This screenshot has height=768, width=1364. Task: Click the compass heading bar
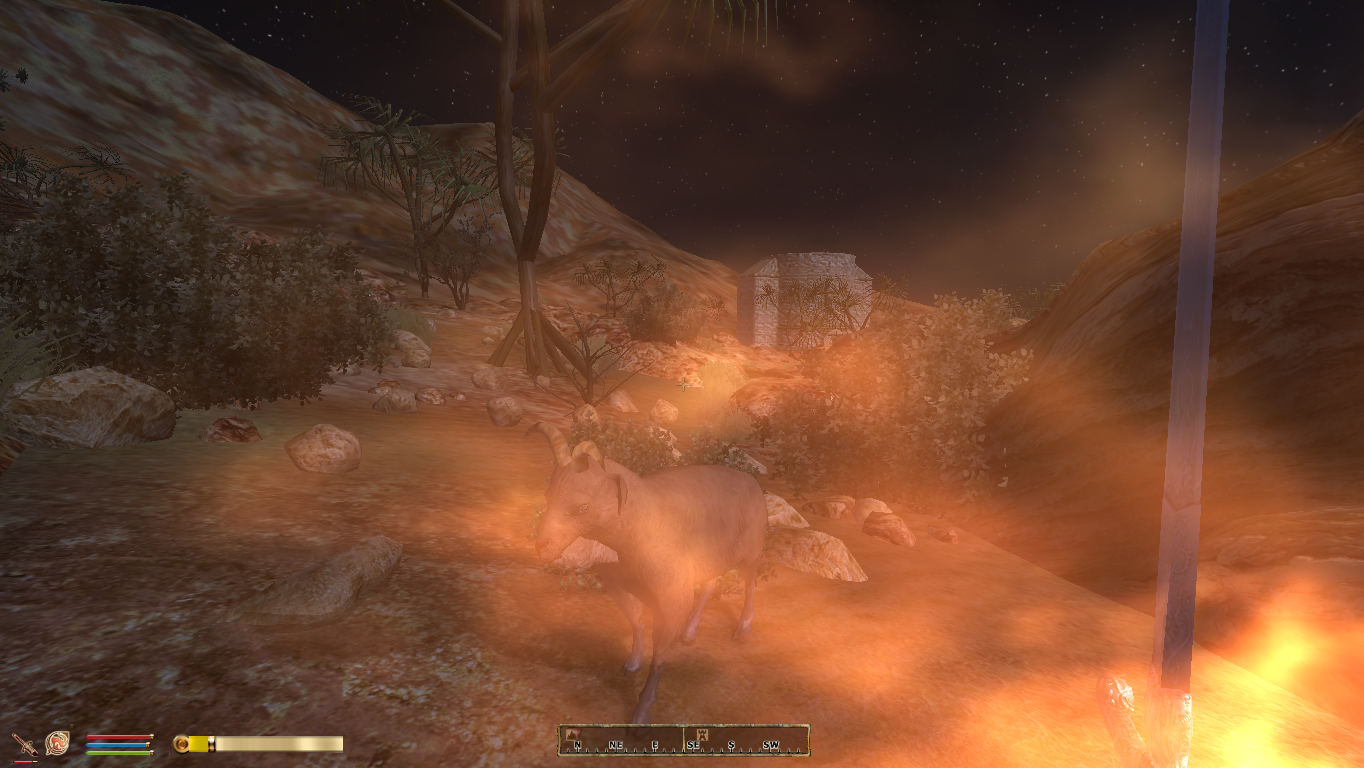click(x=683, y=740)
